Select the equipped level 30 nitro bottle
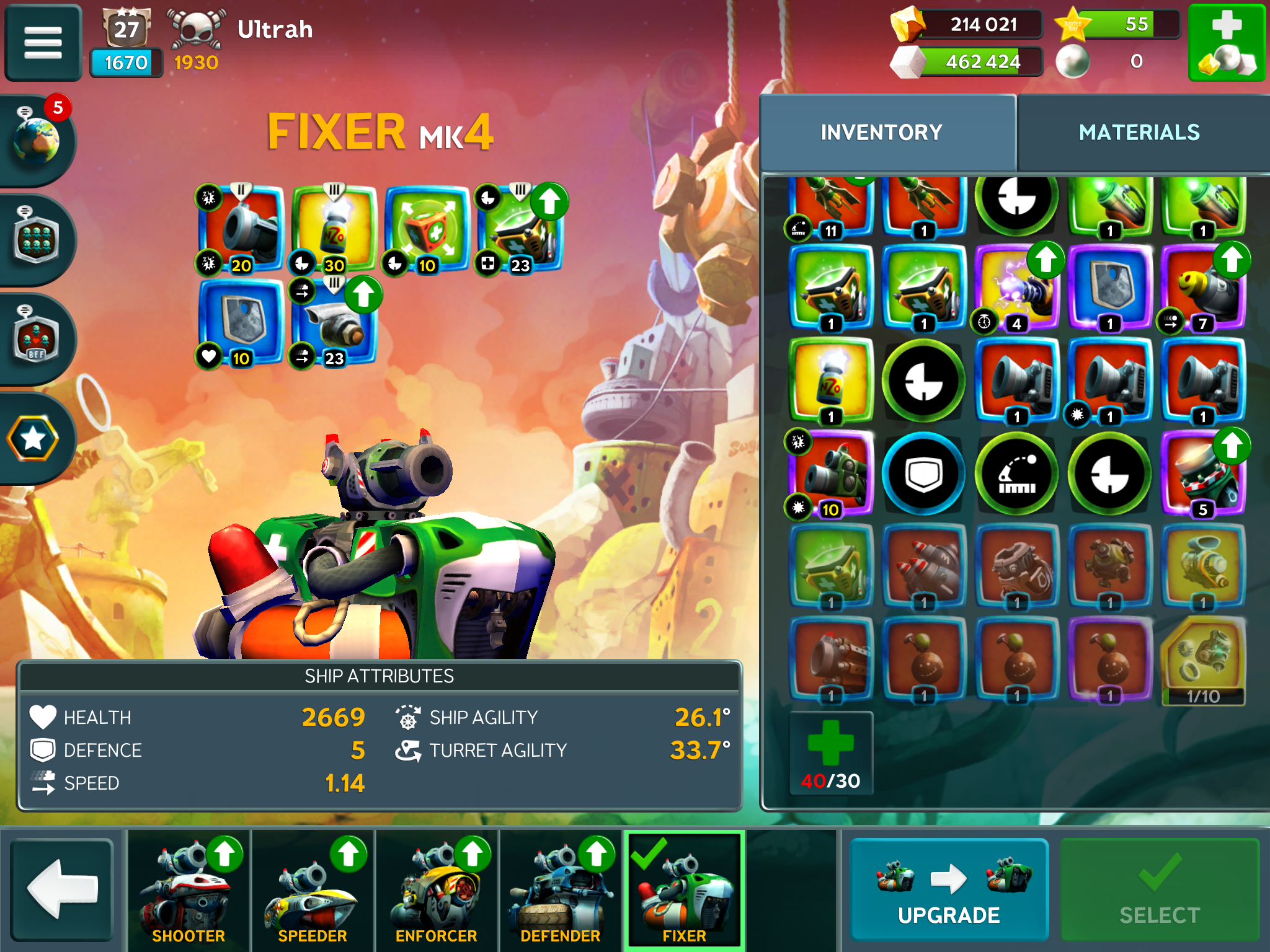The height and width of the screenshot is (952, 1270). (334, 228)
